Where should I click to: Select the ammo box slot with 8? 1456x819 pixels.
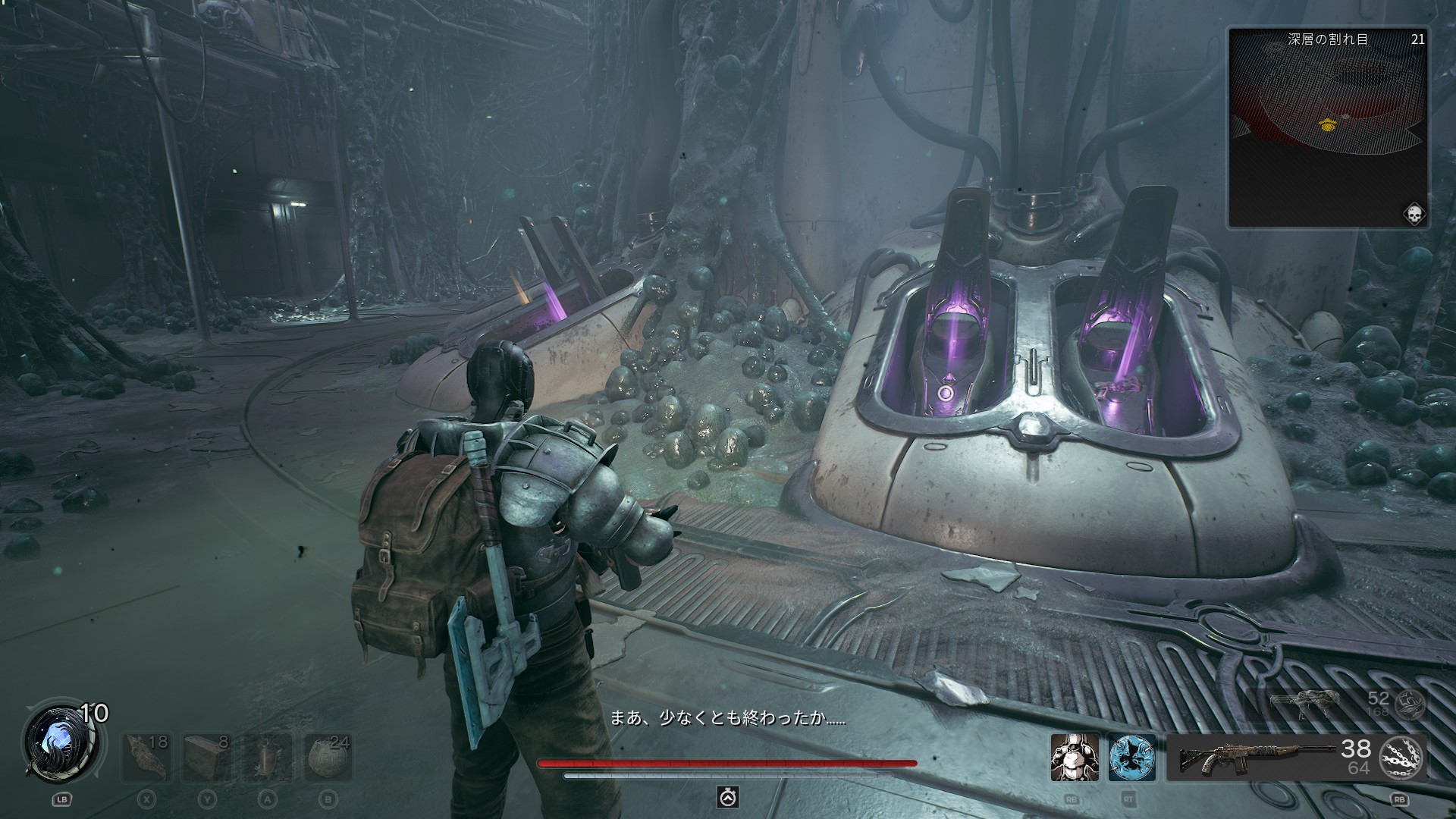tap(208, 757)
